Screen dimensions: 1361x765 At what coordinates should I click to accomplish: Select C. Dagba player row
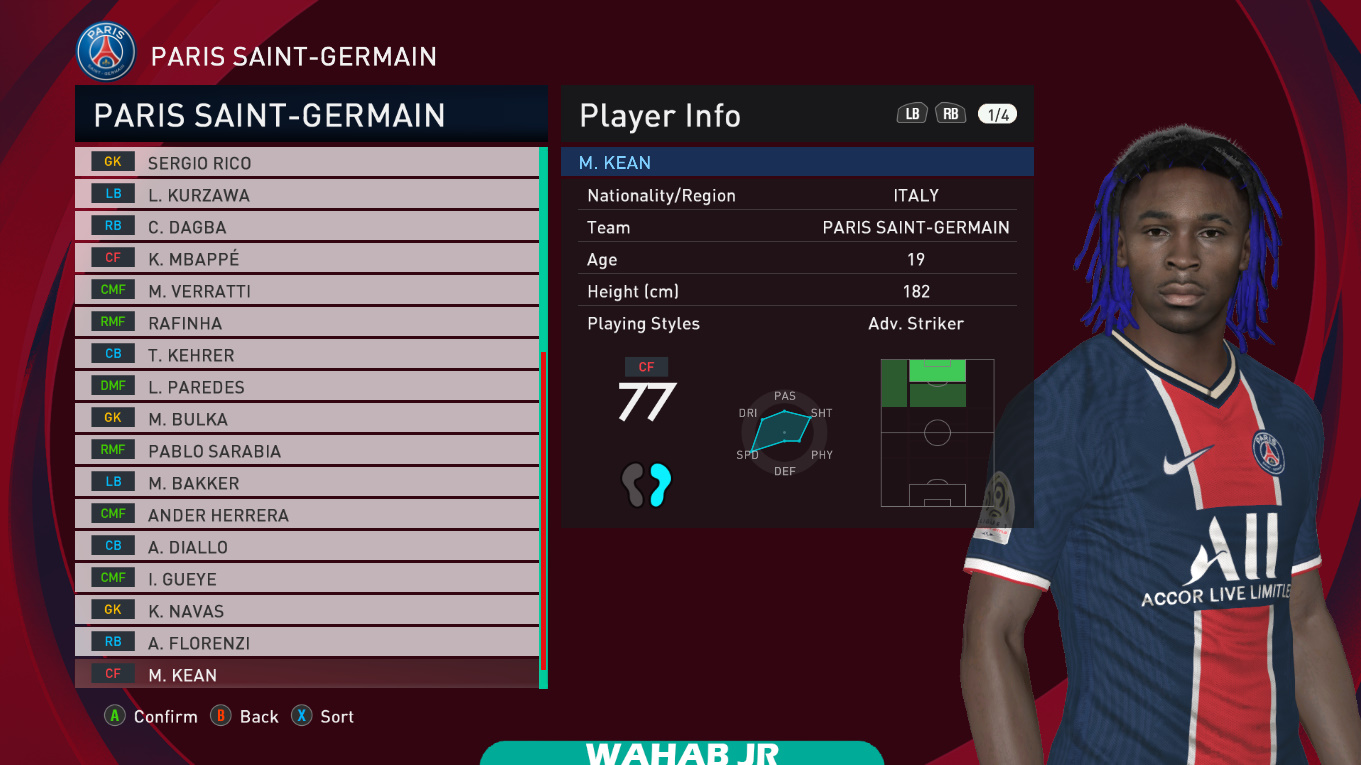click(306, 227)
